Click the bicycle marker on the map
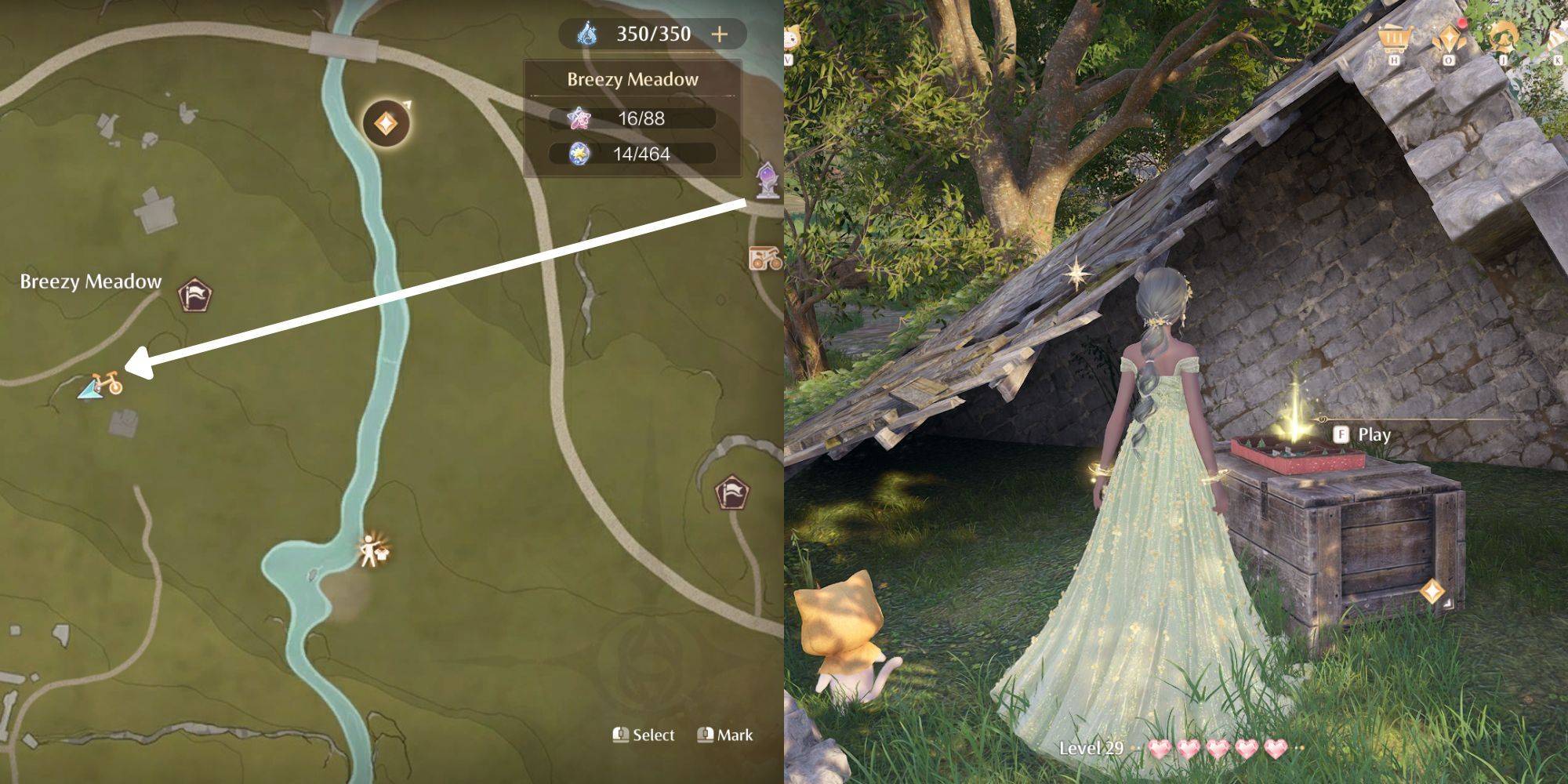Viewport: 1568px width, 784px height. [x=107, y=383]
